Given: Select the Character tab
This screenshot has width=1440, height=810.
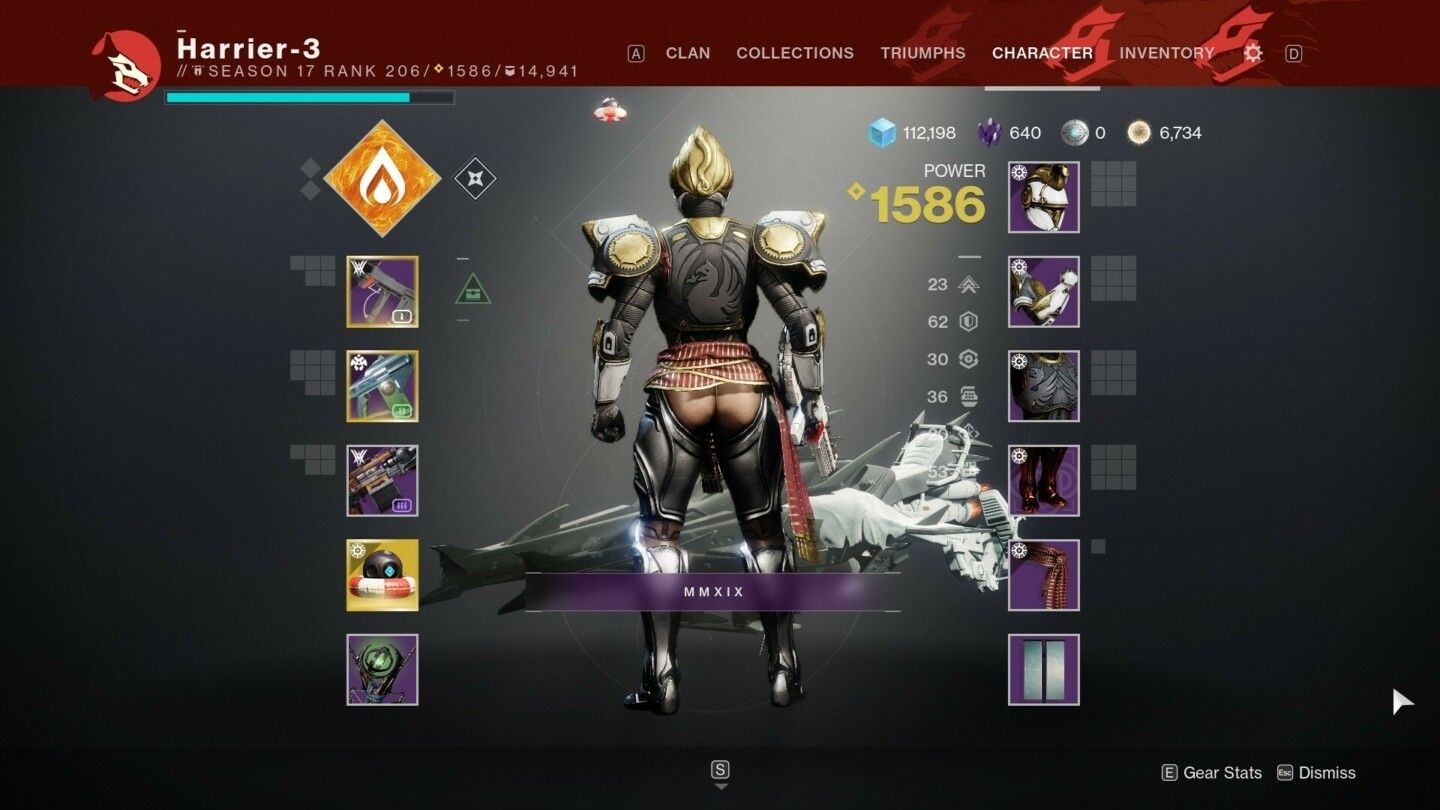Looking at the screenshot, I should [x=1042, y=53].
